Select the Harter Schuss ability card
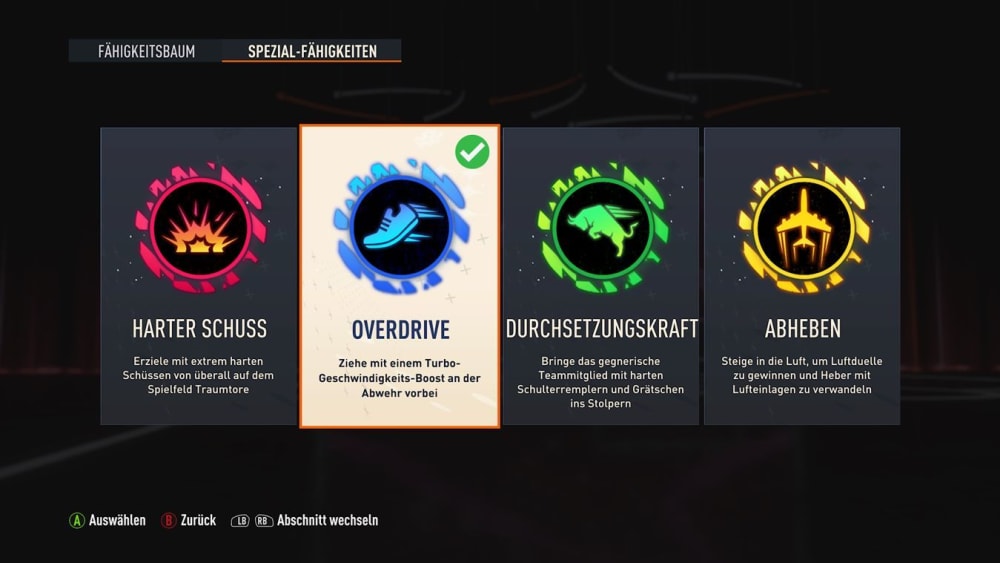Image resolution: width=1000 pixels, height=563 pixels. tap(198, 275)
